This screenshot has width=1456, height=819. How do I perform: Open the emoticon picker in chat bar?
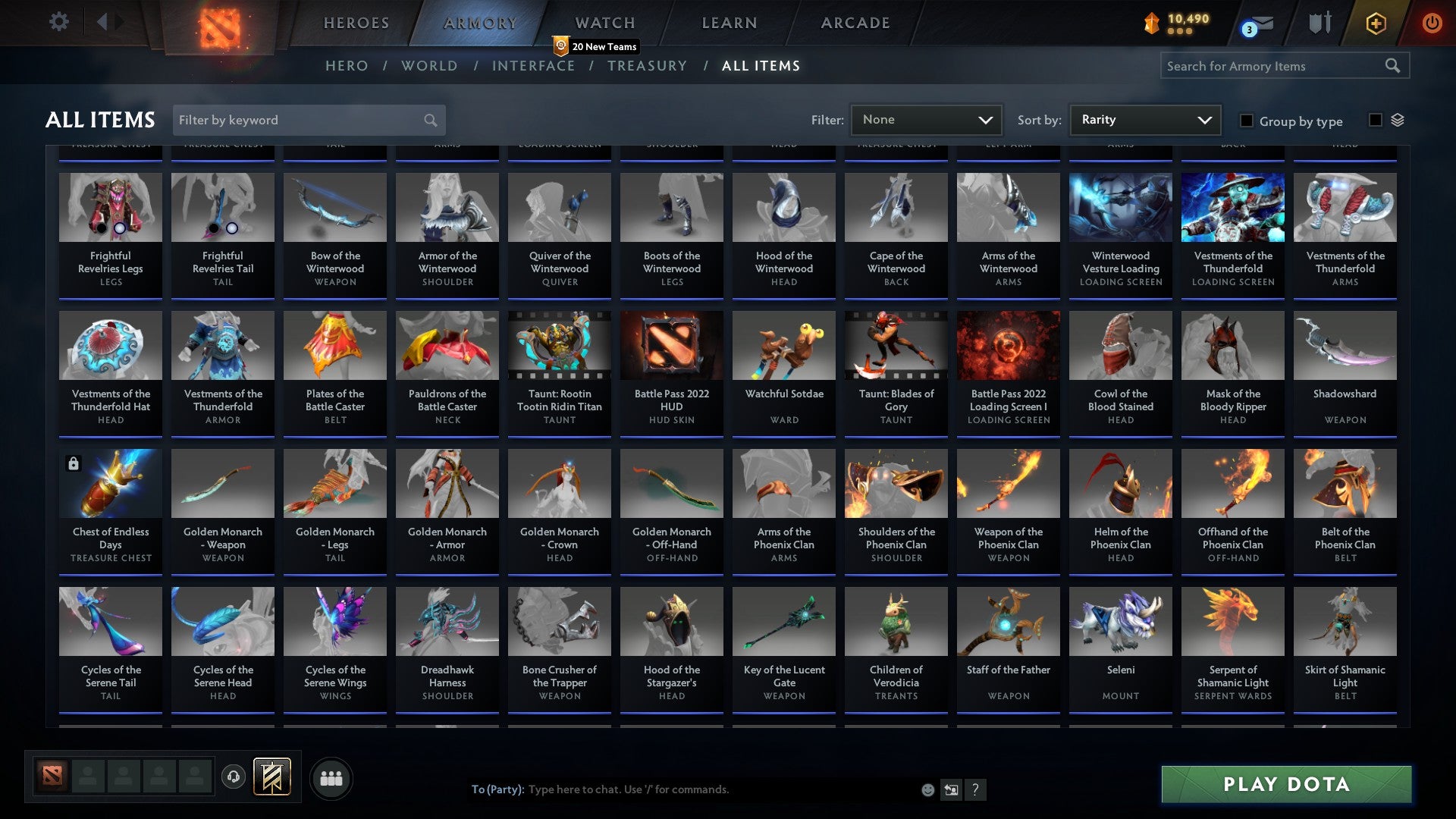coord(927,789)
